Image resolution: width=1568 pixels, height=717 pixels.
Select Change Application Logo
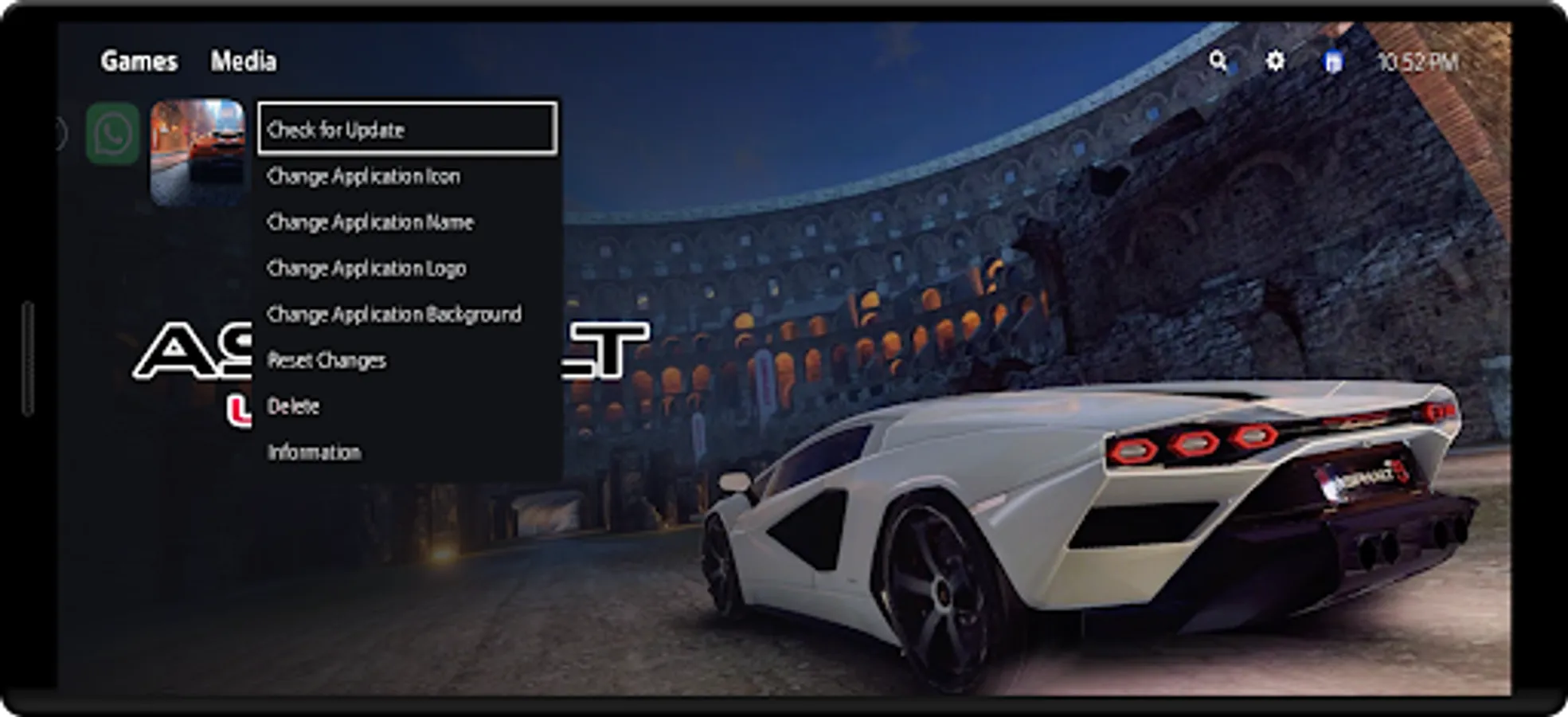[x=367, y=268]
